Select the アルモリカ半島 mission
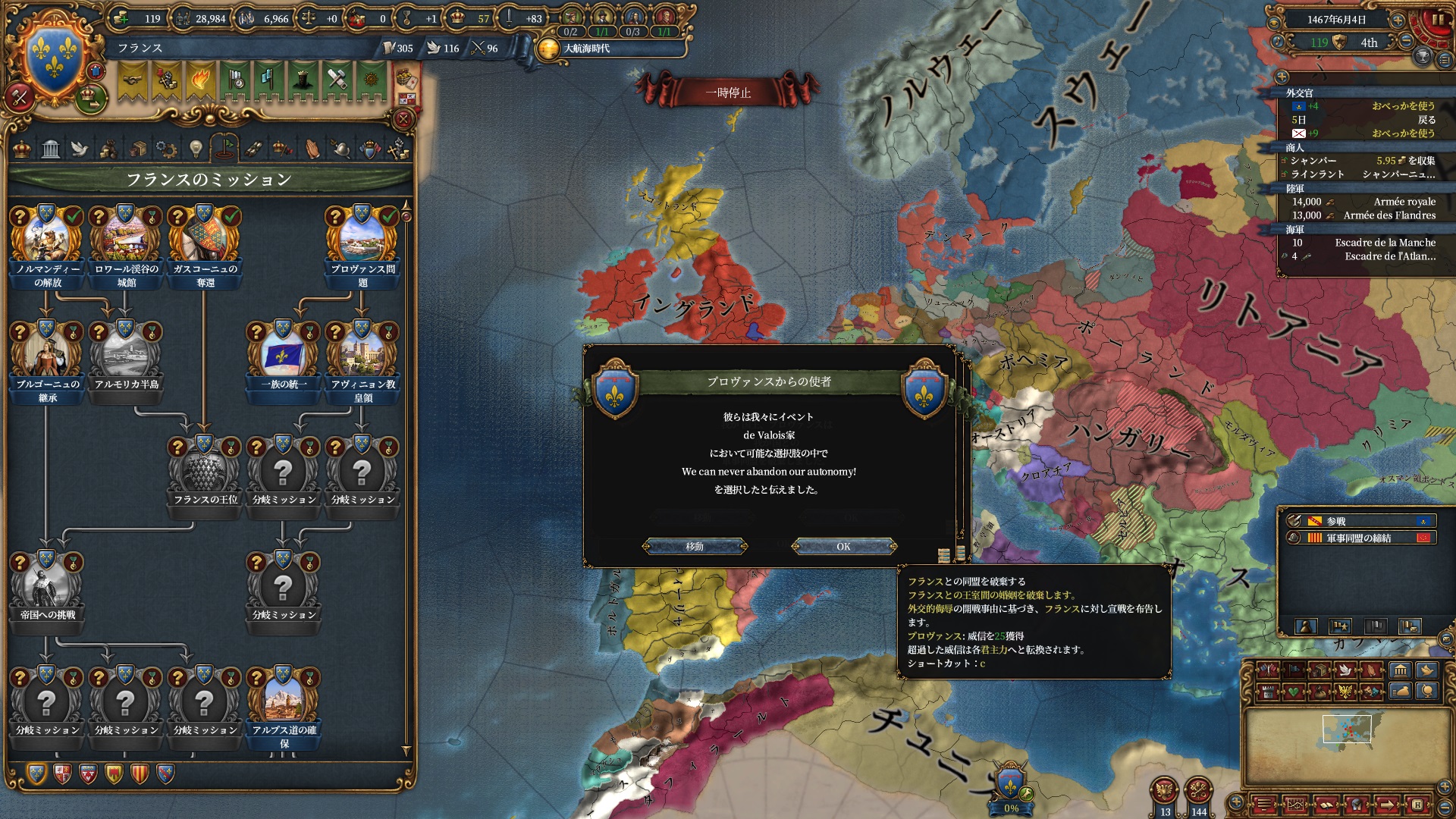The image size is (1456, 819). [126, 356]
